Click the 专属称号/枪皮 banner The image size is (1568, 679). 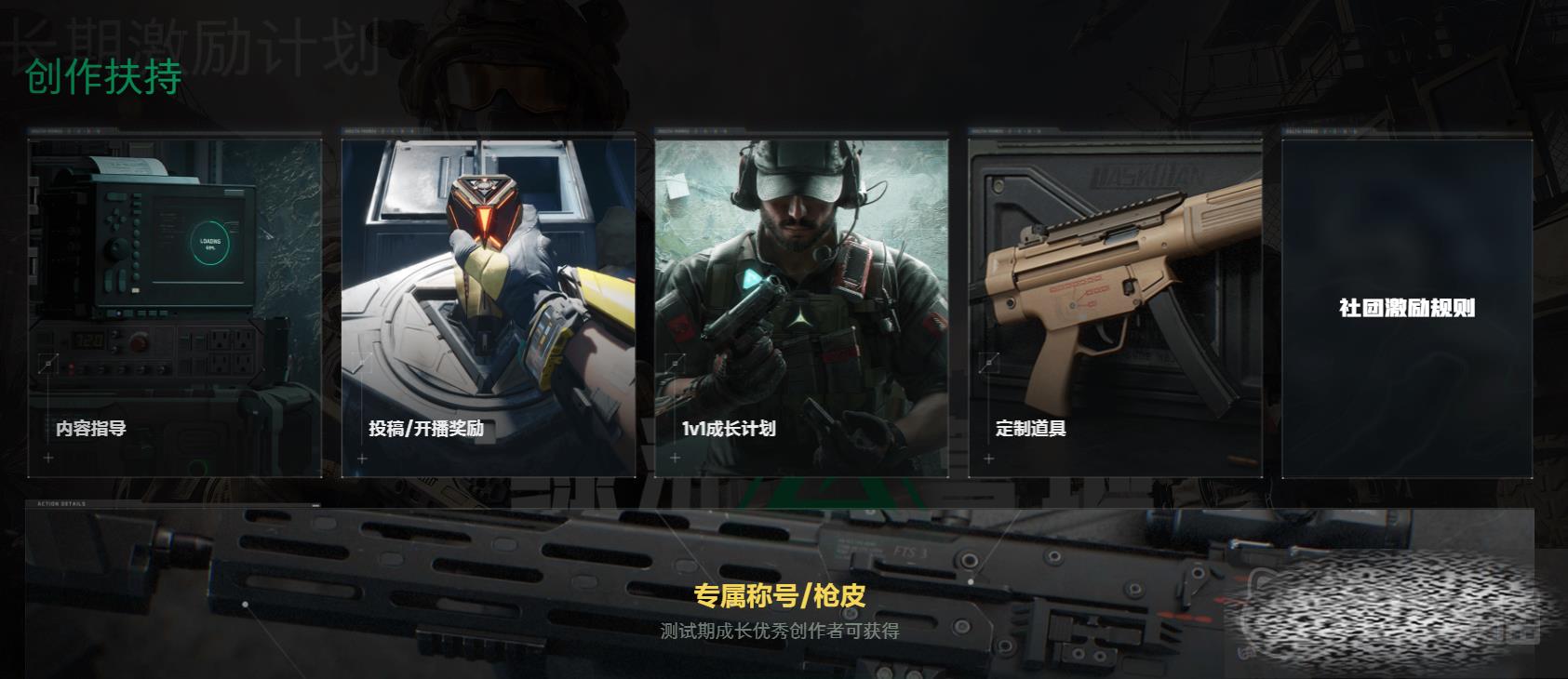point(779,597)
